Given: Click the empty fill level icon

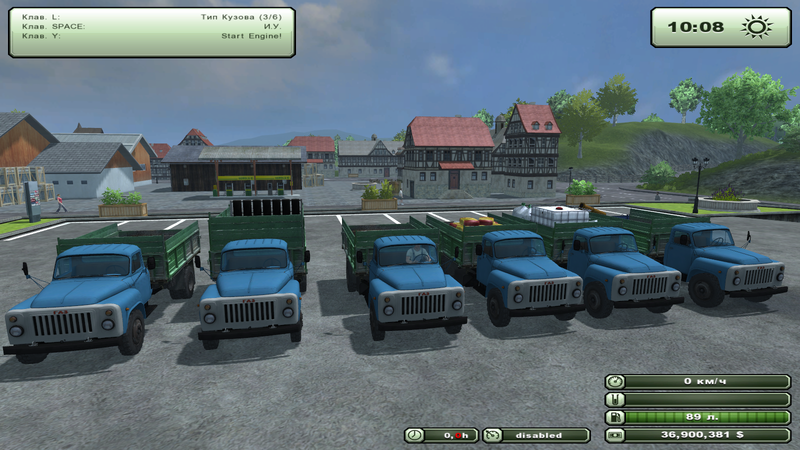Looking at the screenshot, I should click(x=615, y=399).
